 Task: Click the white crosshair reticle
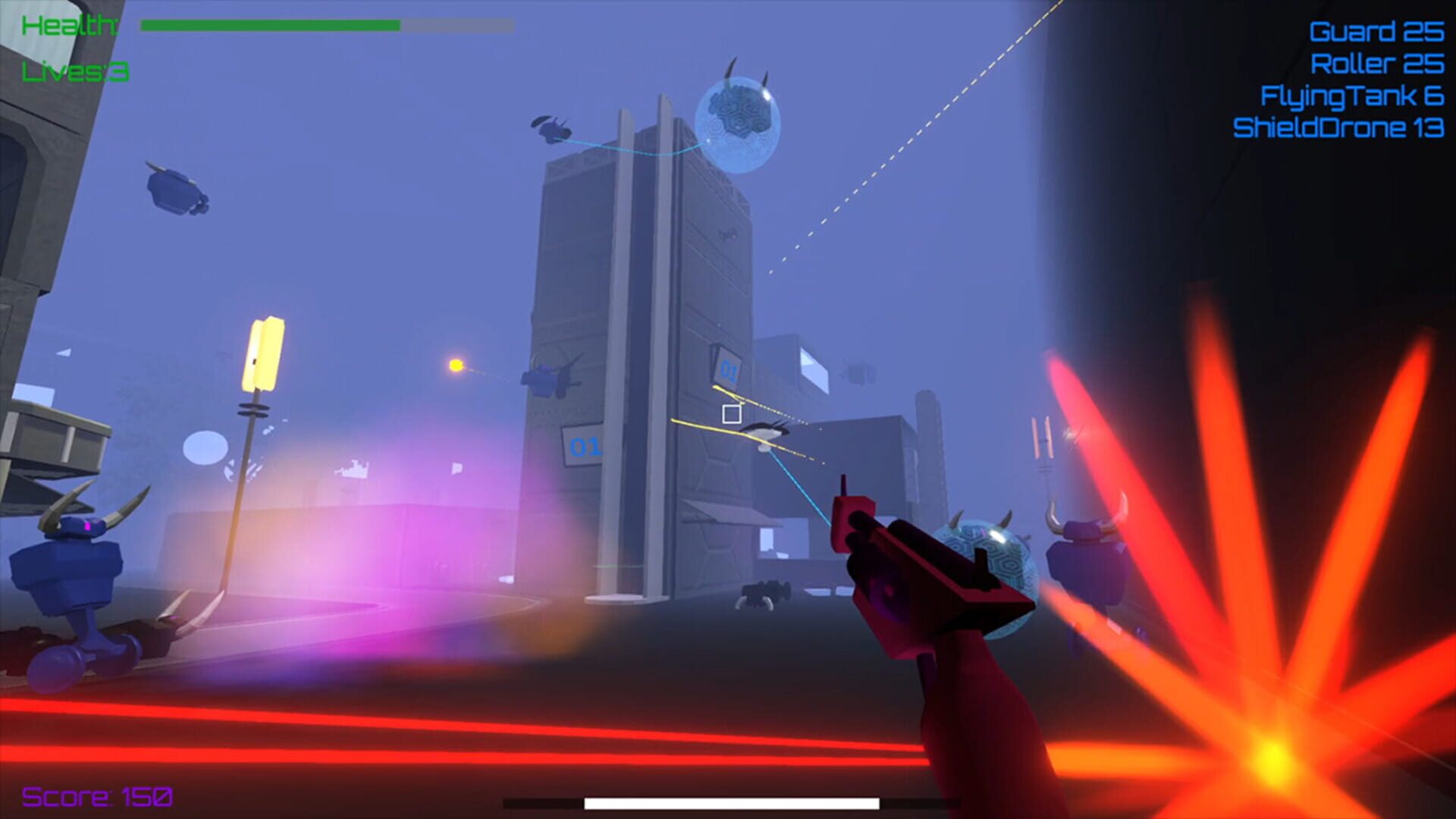pos(730,412)
